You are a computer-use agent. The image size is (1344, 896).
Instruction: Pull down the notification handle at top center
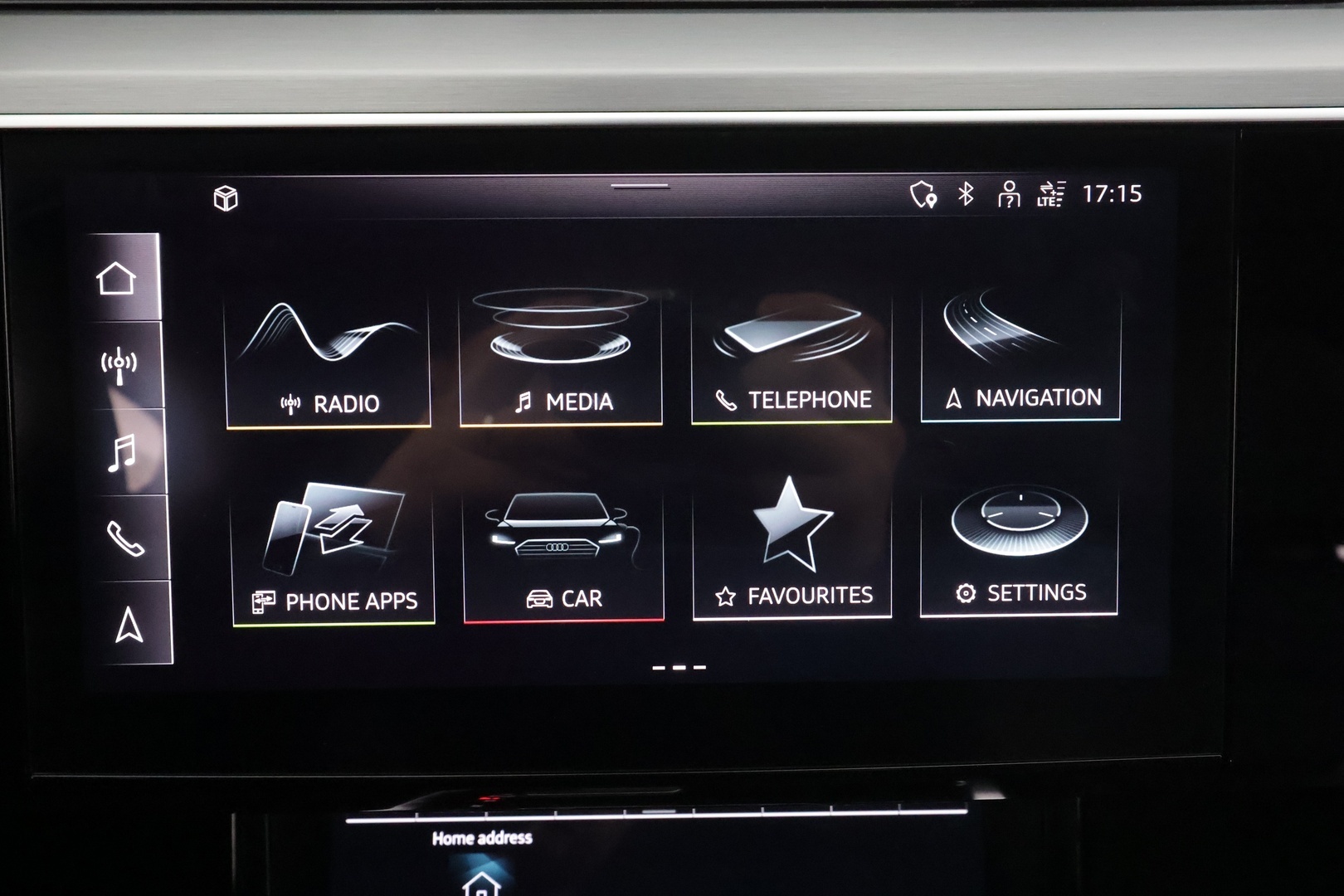(639, 187)
